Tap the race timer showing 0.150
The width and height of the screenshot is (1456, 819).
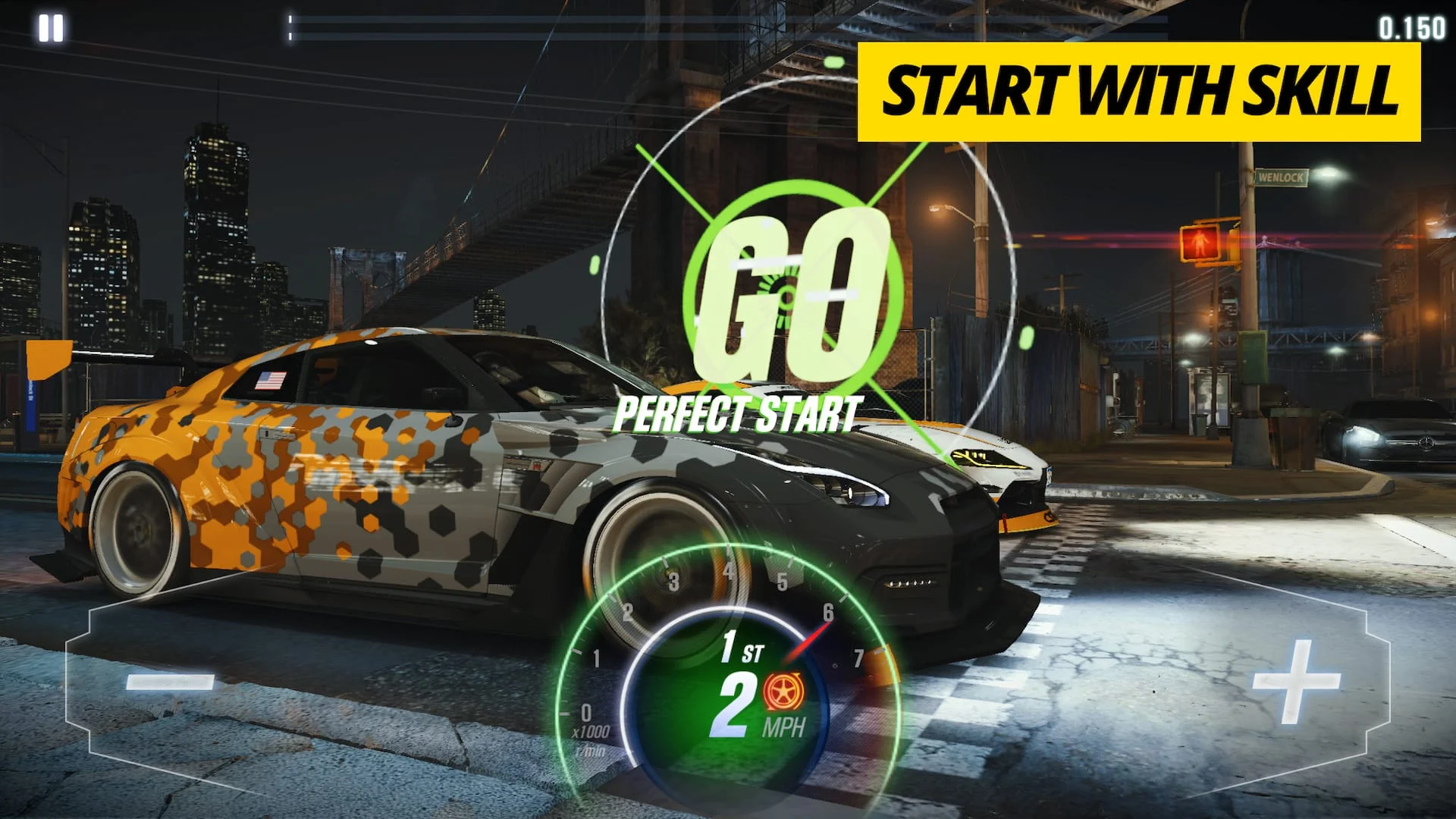(x=1415, y=28)
